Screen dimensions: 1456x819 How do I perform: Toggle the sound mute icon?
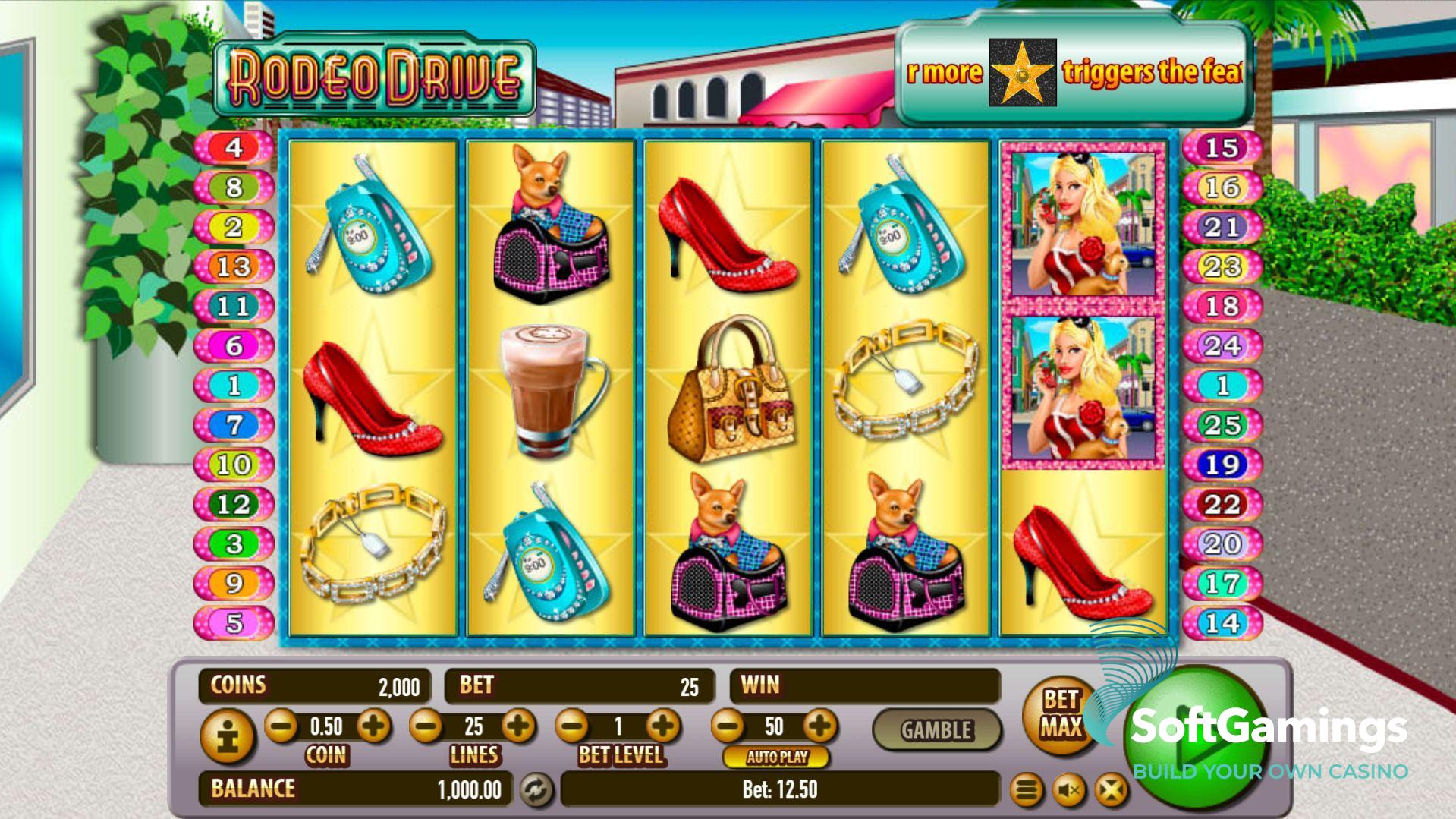(1069, 791)
